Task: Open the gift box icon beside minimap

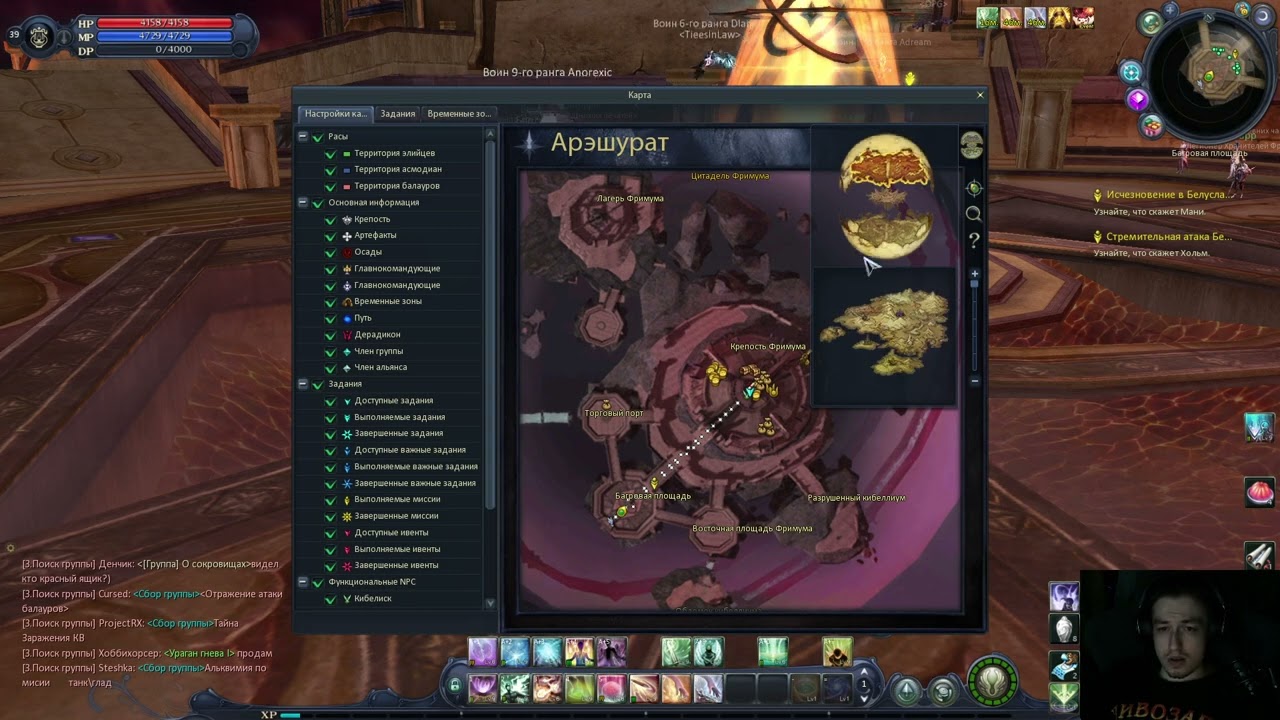Action: (1152, 126)
